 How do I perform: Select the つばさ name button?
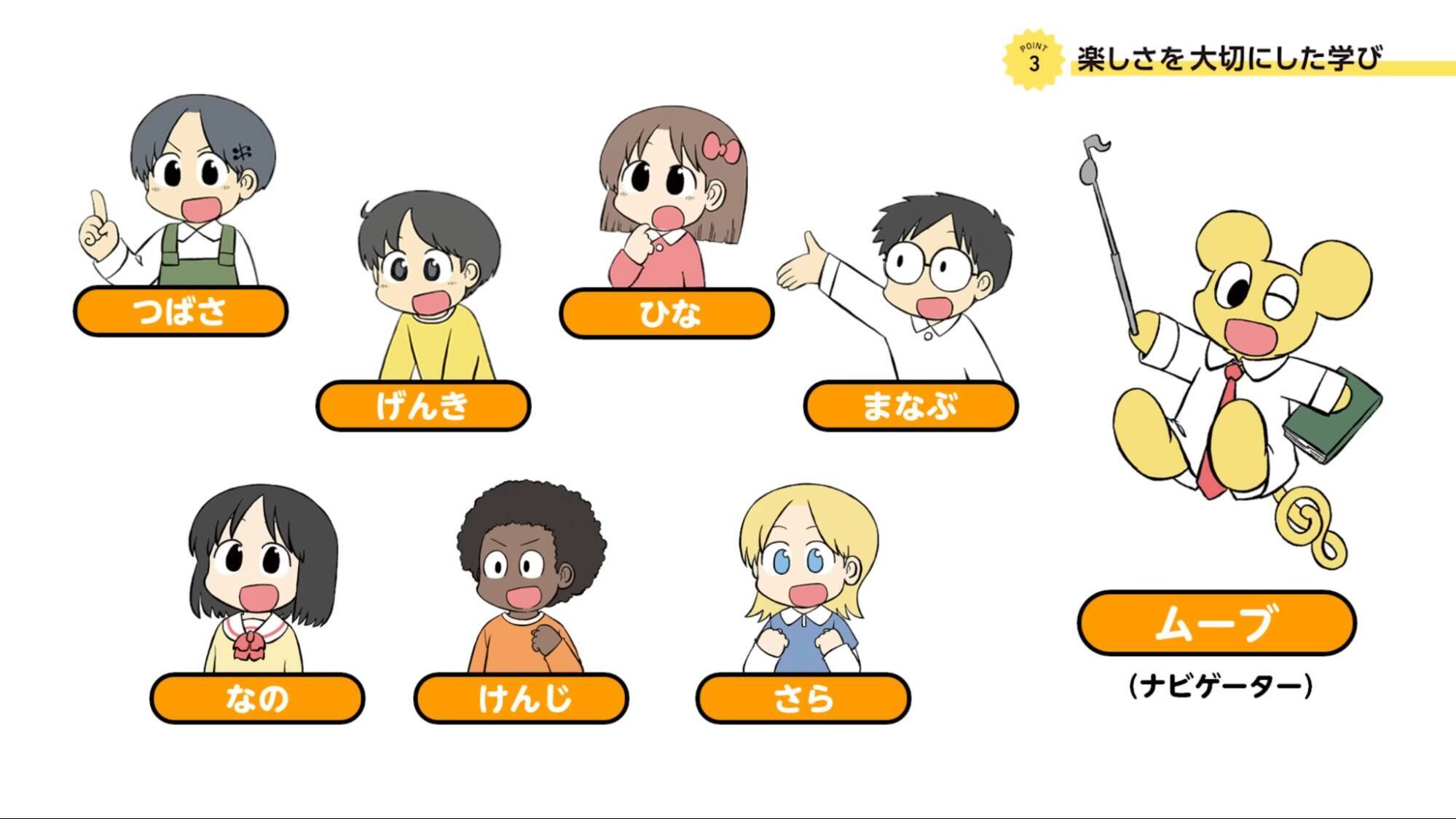point(181,312)
